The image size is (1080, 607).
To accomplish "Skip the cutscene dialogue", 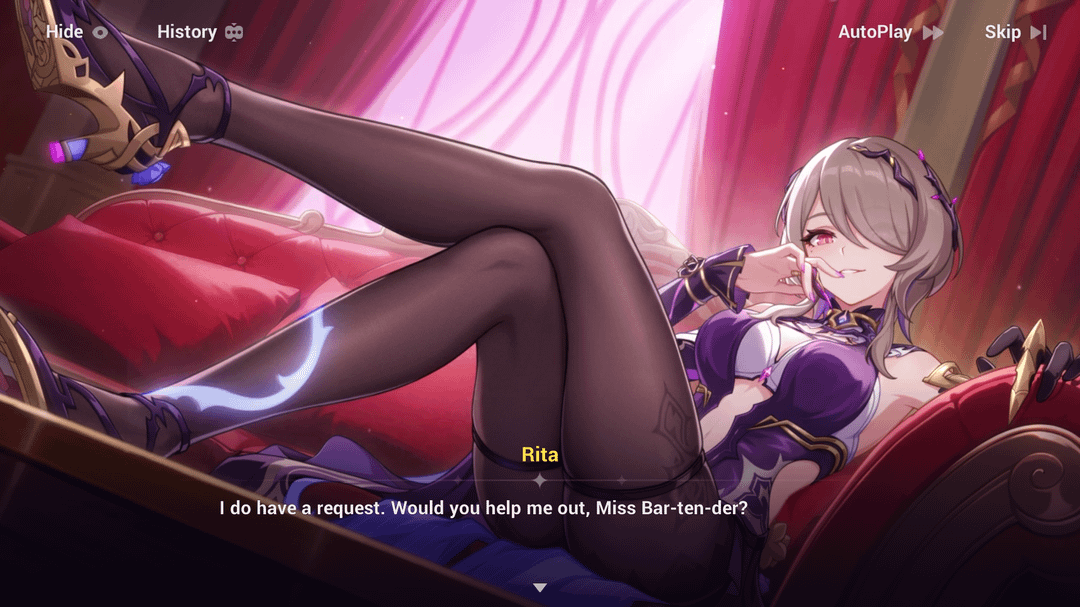I will (x=1015, y=32).
